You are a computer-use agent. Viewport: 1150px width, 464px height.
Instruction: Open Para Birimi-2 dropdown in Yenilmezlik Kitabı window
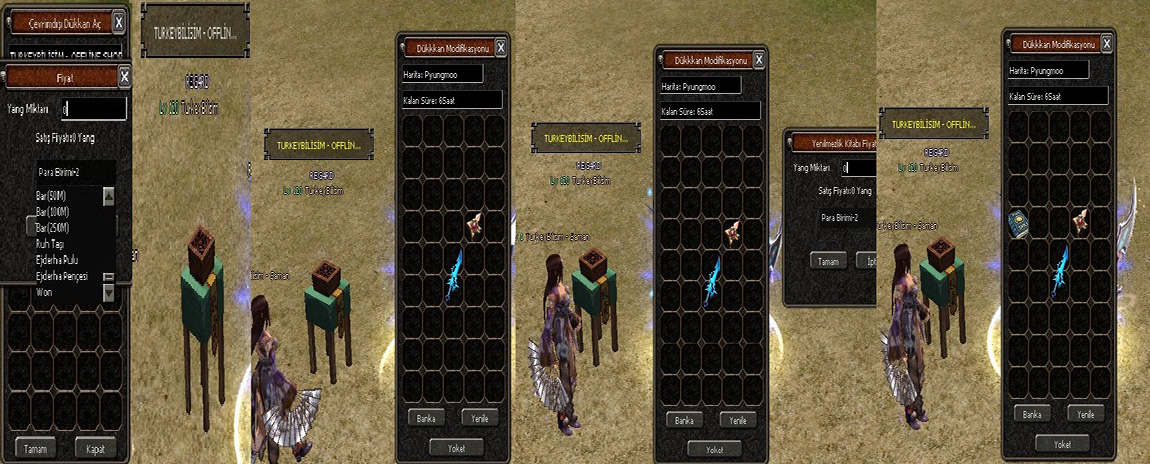pos(839,217)
